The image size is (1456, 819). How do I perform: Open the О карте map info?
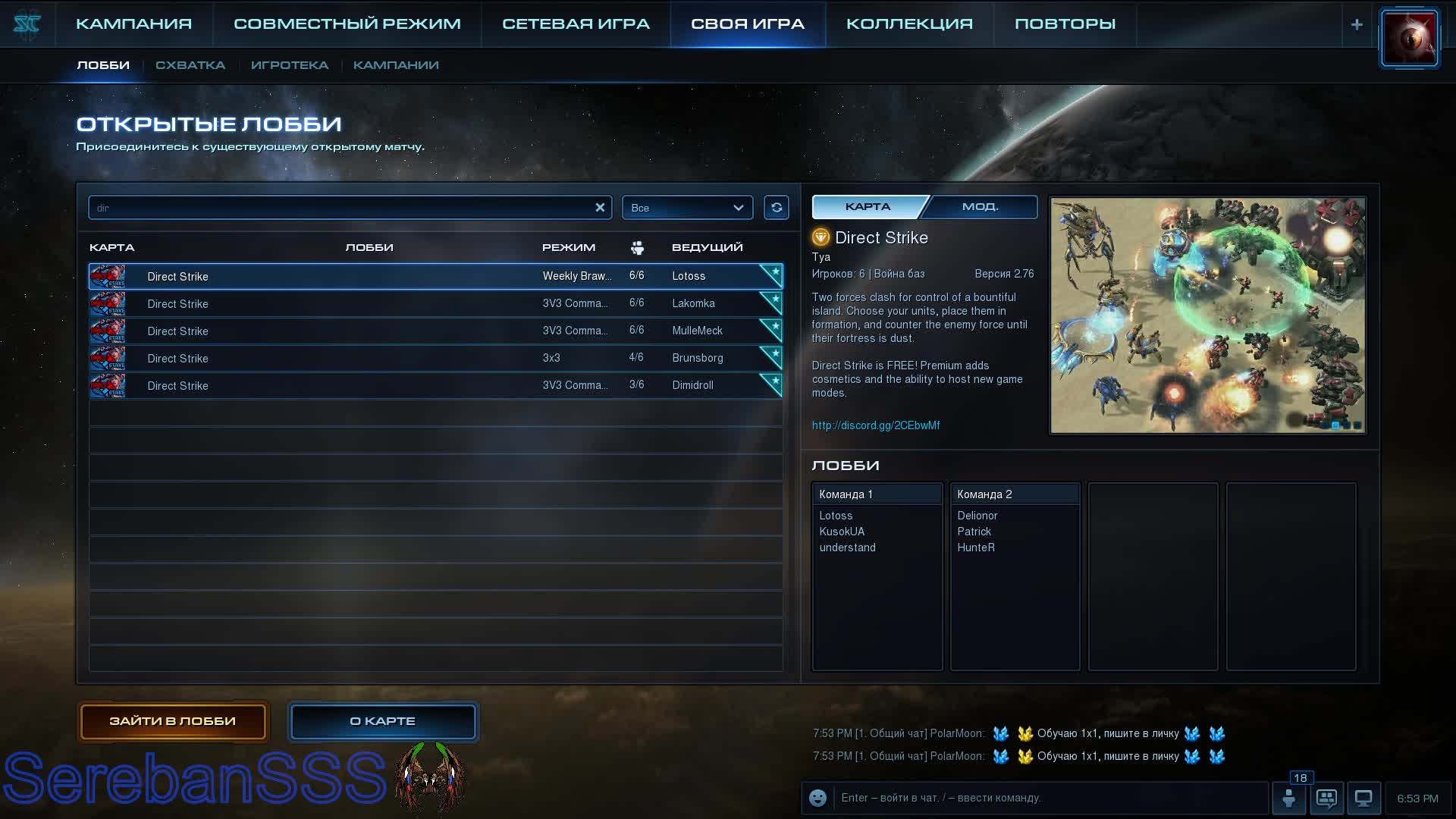coord(383,721)
